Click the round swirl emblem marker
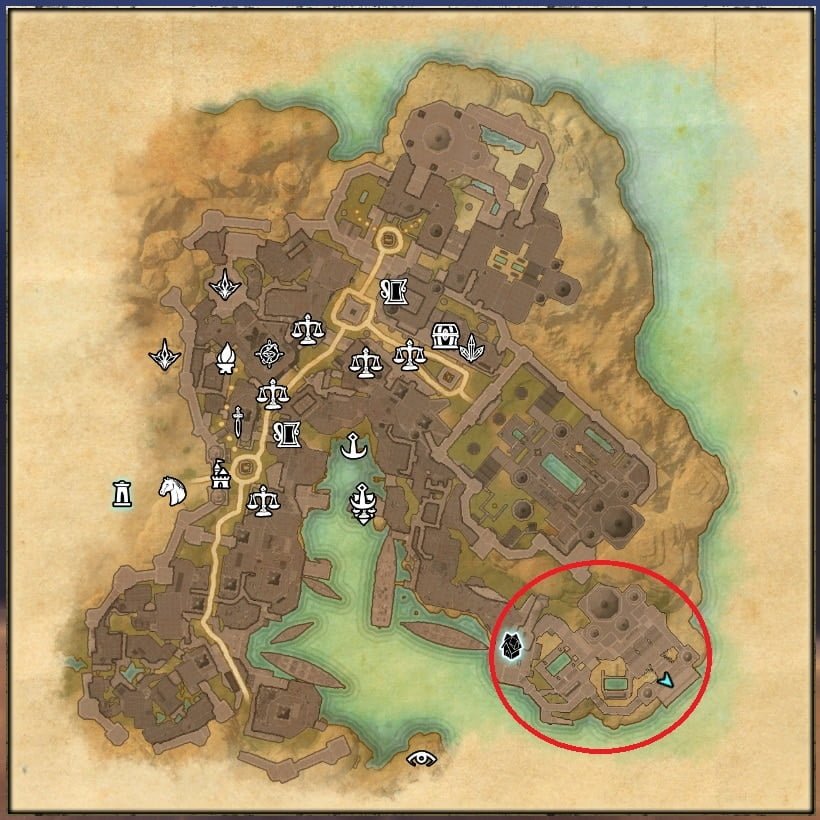820x820 pixels. [x=268, y=353]
